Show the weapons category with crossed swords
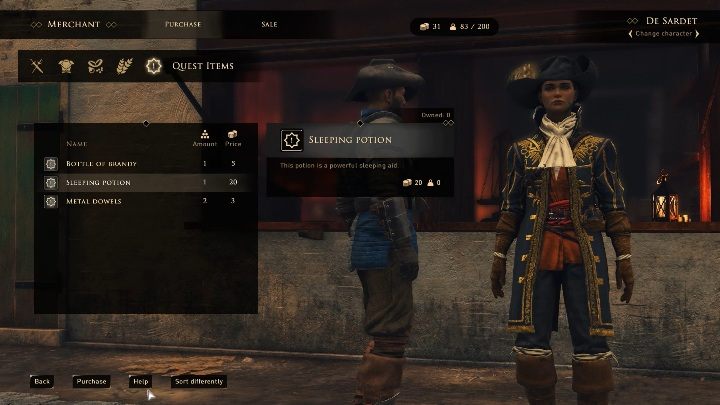 pyautogui.click(x=37, y=67)
